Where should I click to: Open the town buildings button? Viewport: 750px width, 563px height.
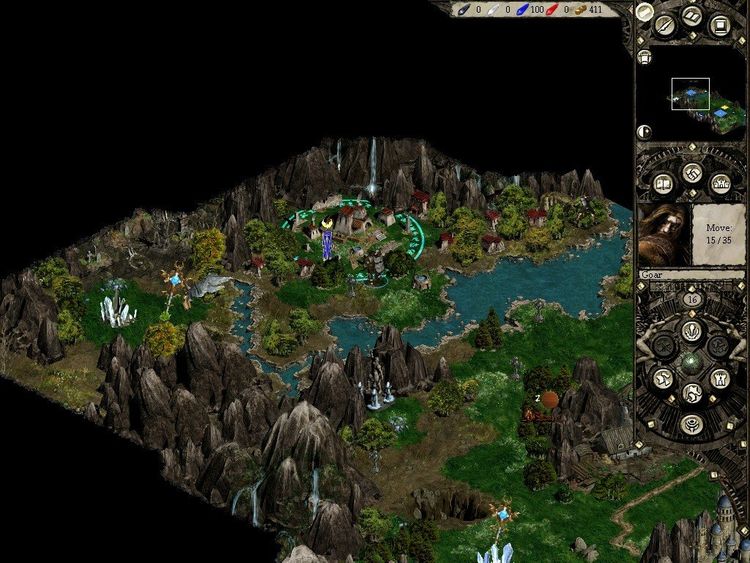pyautogui.click(x=720, y=183)
